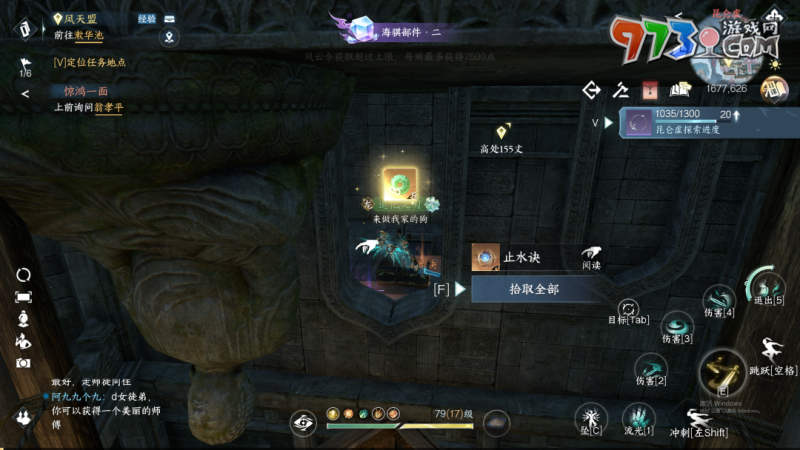Click the 拾取全部 (pick up all) button
The width and height of the screenshot is (800, 450).
(534, 289)
